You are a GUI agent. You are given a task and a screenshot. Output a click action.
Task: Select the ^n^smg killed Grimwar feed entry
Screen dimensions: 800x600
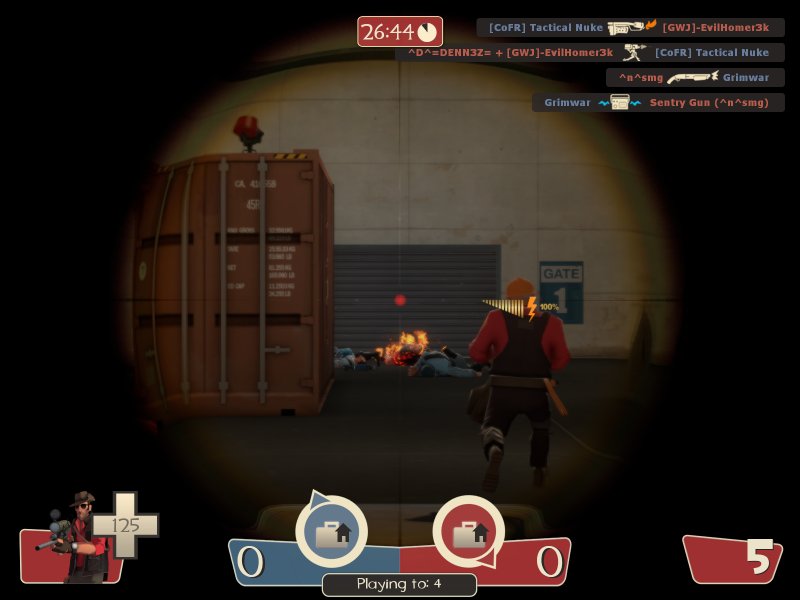pos(695,77)
